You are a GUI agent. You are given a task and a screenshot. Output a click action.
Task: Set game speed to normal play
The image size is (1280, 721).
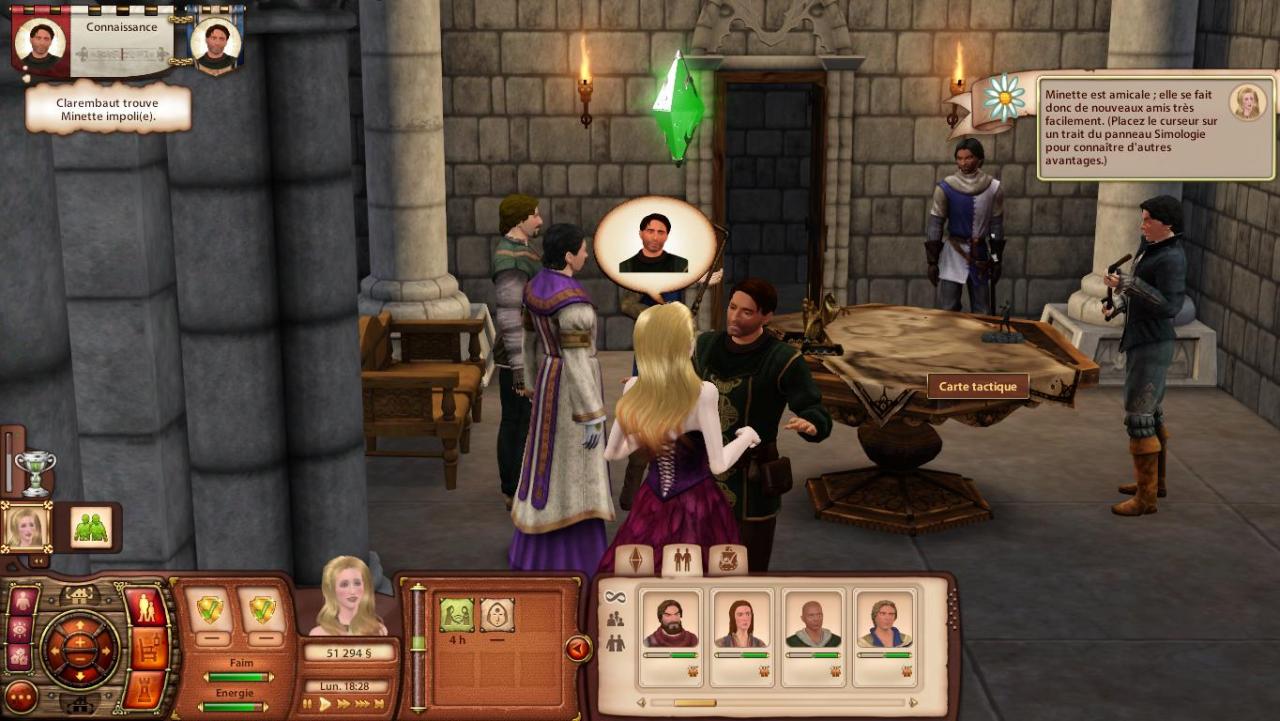[x=324, y=704]
